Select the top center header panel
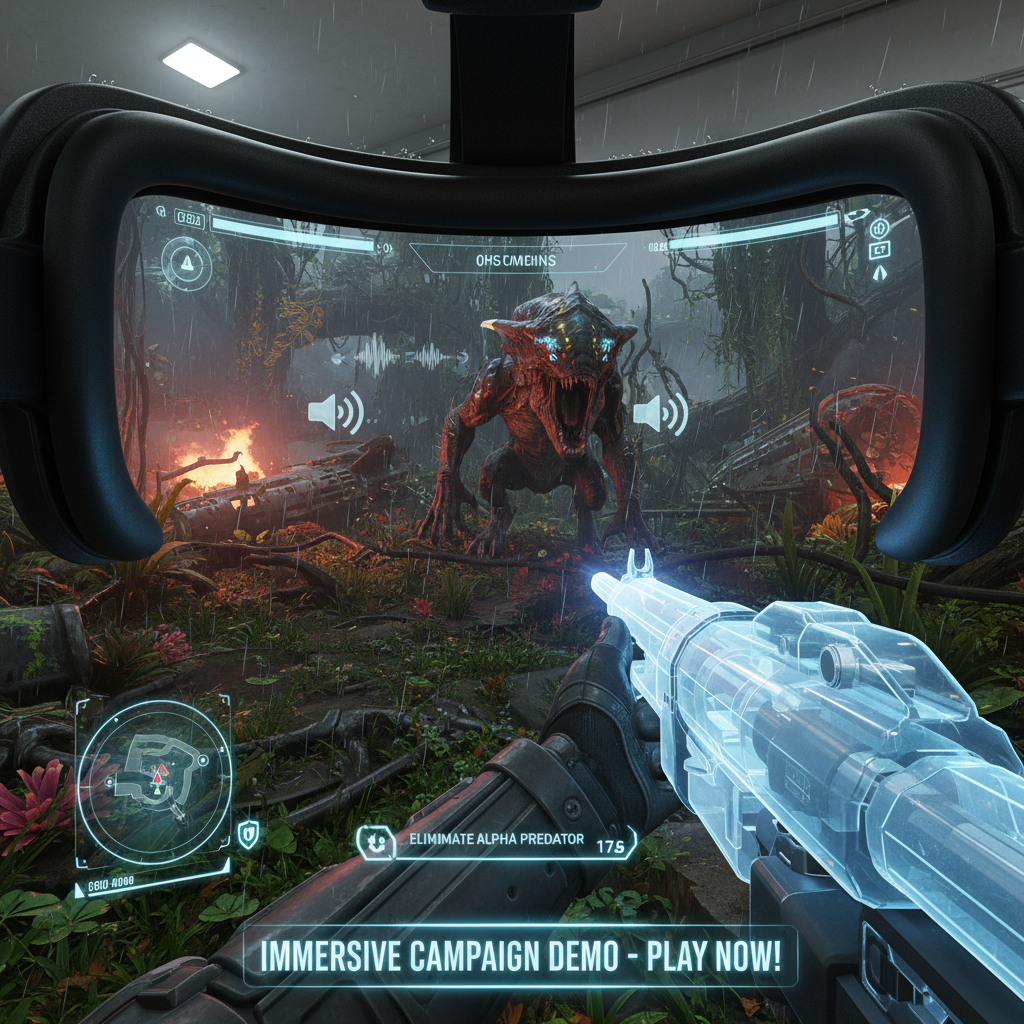 (x=514, y=260)
